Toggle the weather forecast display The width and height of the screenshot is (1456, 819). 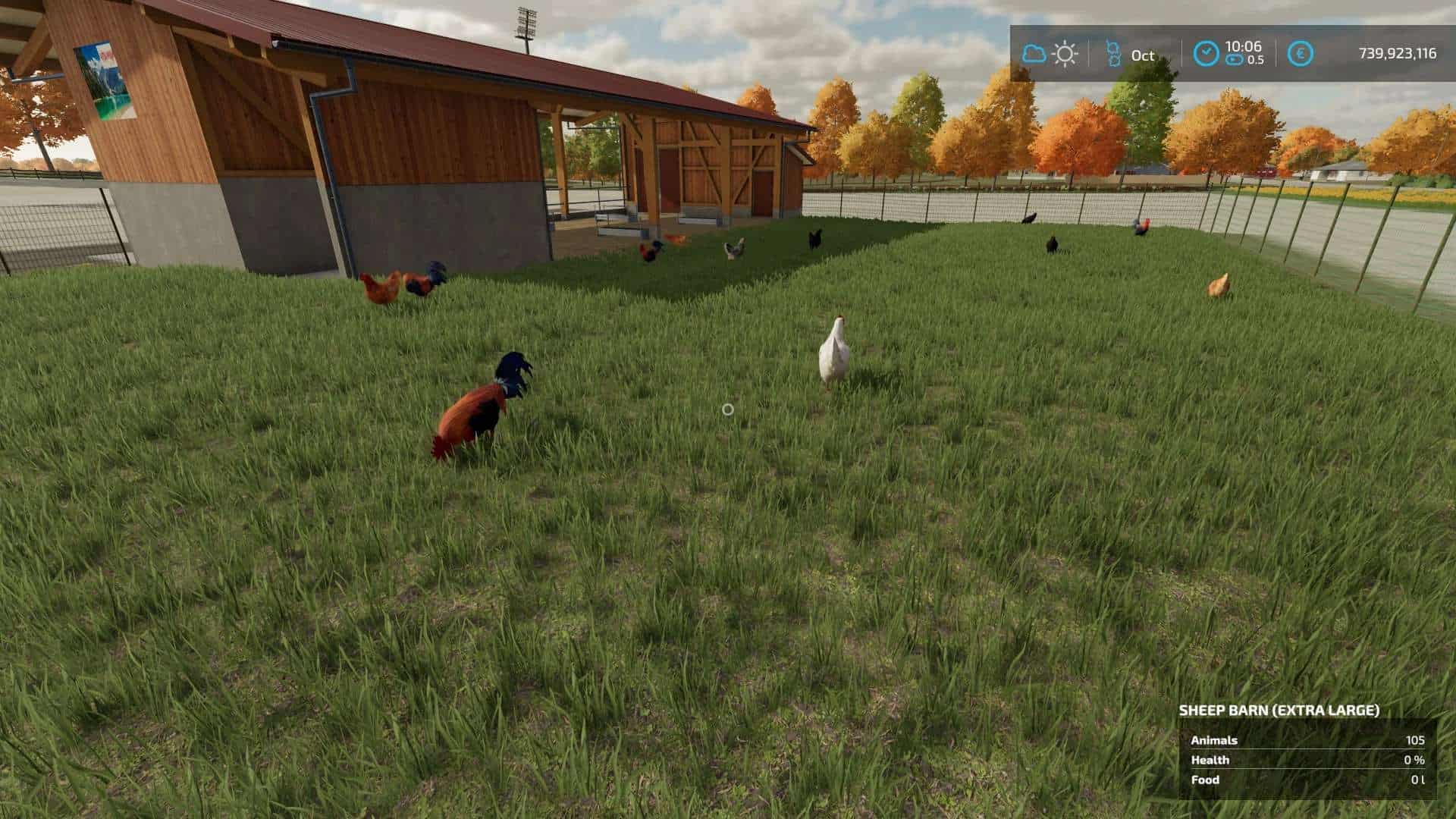(1064, 54)
